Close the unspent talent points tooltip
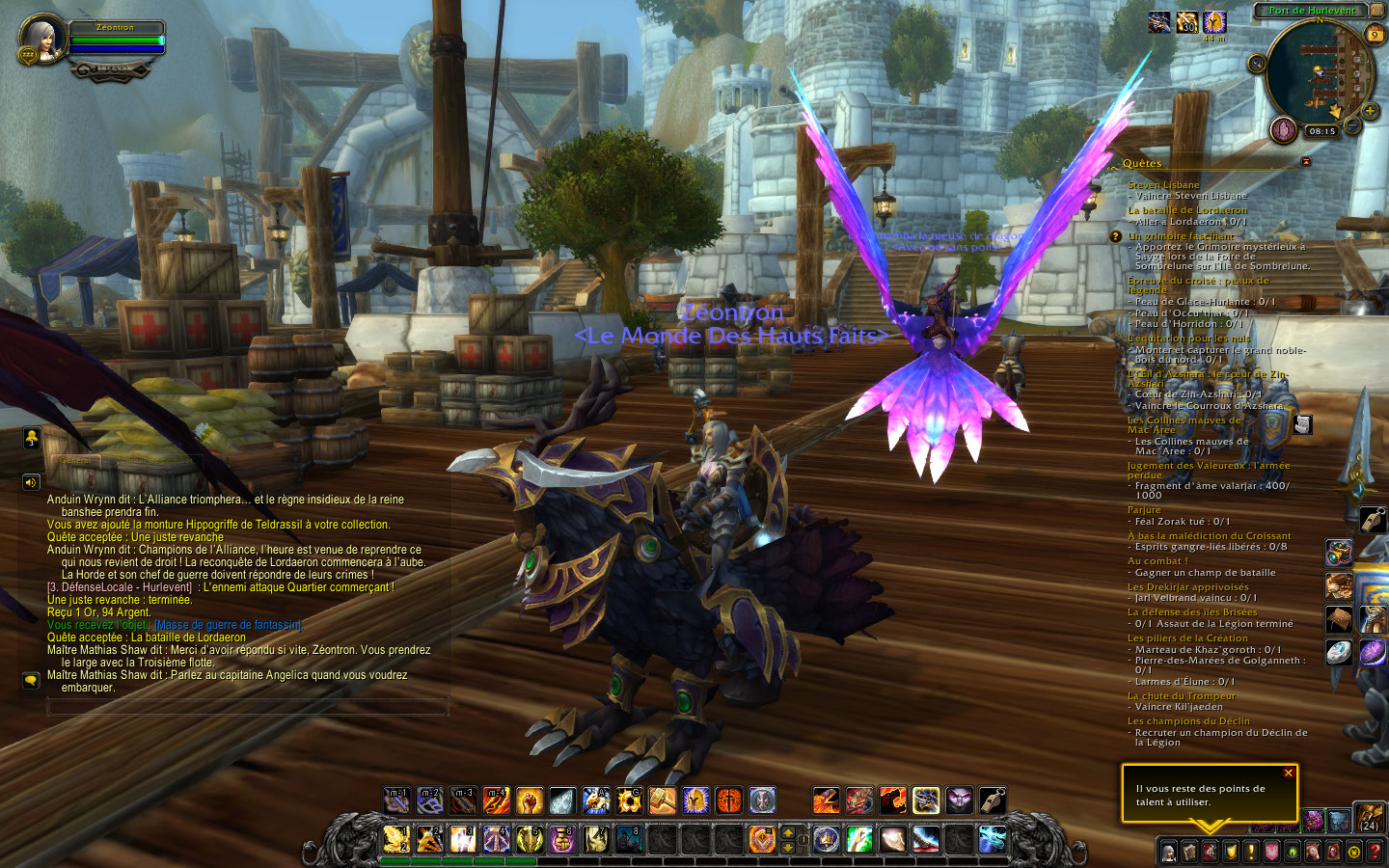Screen dimensions: 1389x868 [1288, 773]
